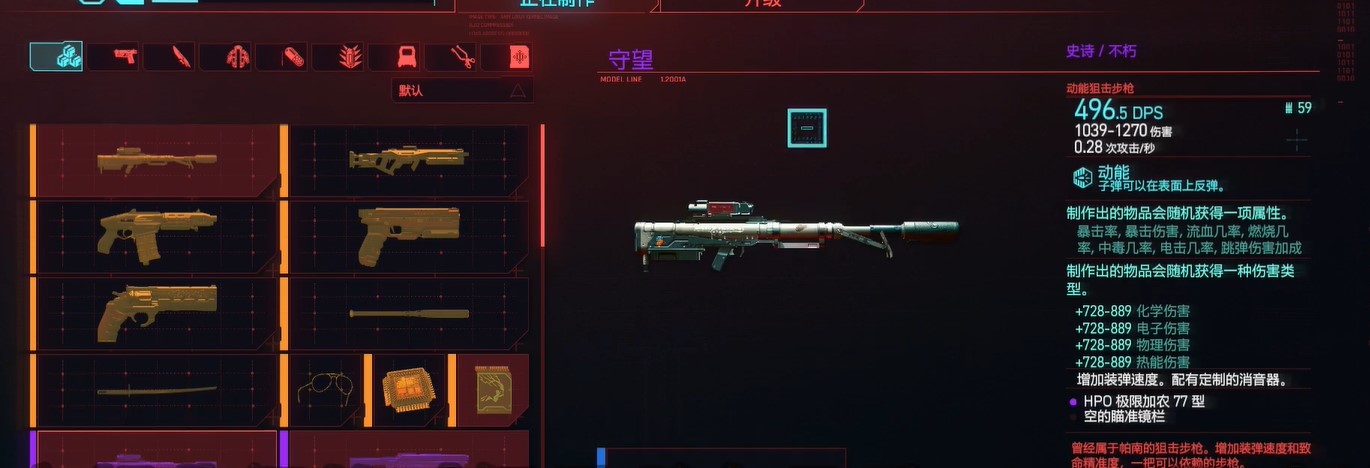Choose the jacket clothing filter
1370x468 pixels.
tap(237, 57)
